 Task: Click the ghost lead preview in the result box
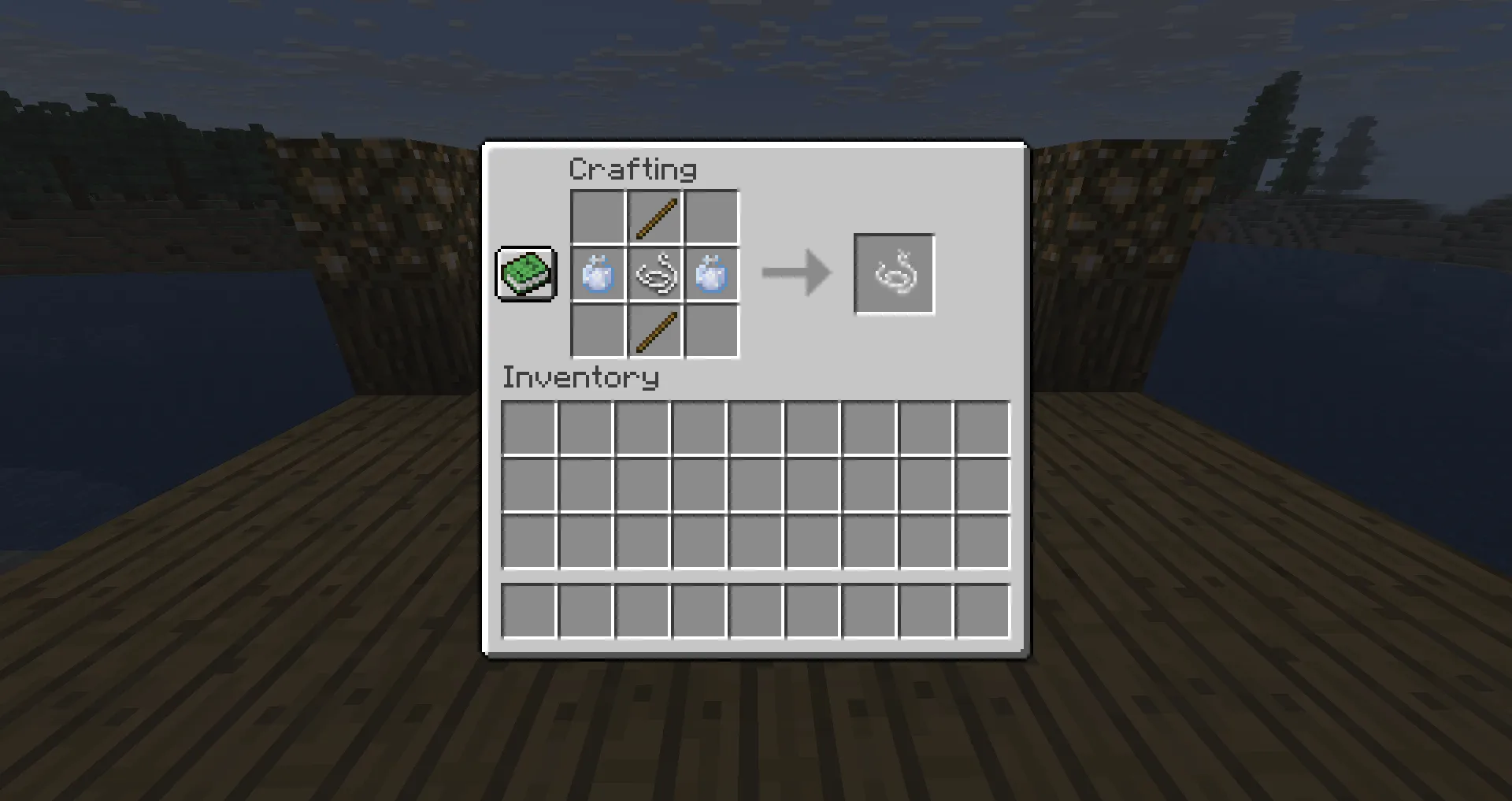[x=894, y=274]
